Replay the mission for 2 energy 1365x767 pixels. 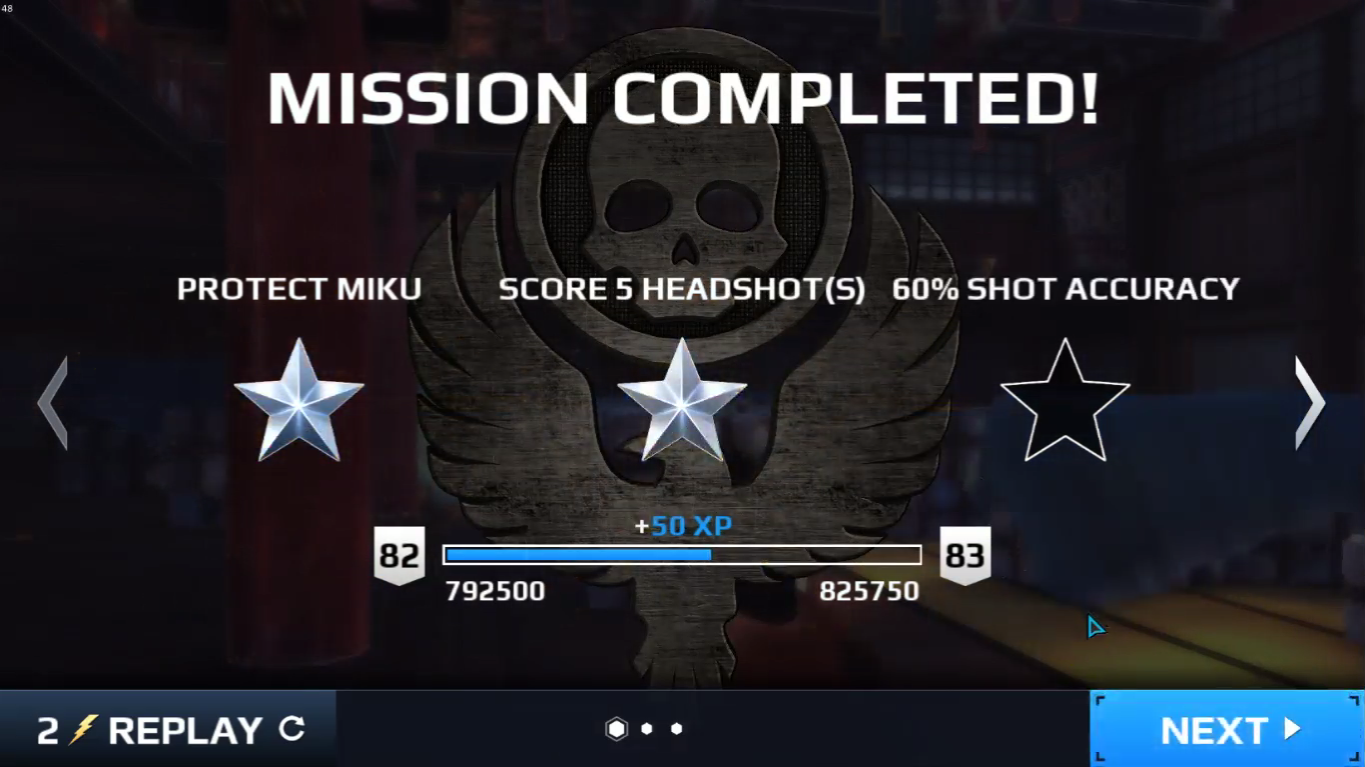168,729
